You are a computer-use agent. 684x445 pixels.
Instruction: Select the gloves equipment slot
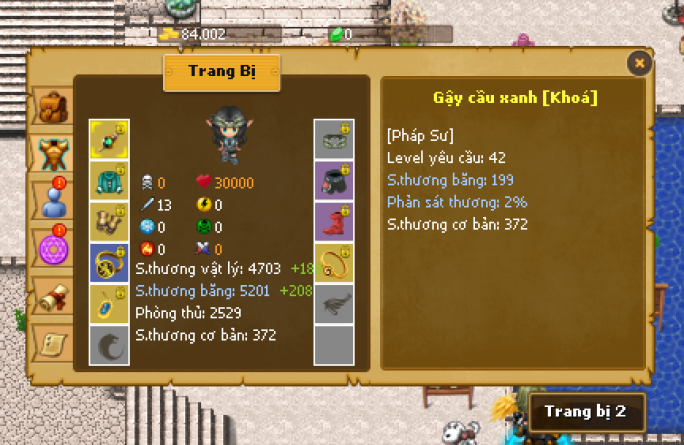coord(108,221)
